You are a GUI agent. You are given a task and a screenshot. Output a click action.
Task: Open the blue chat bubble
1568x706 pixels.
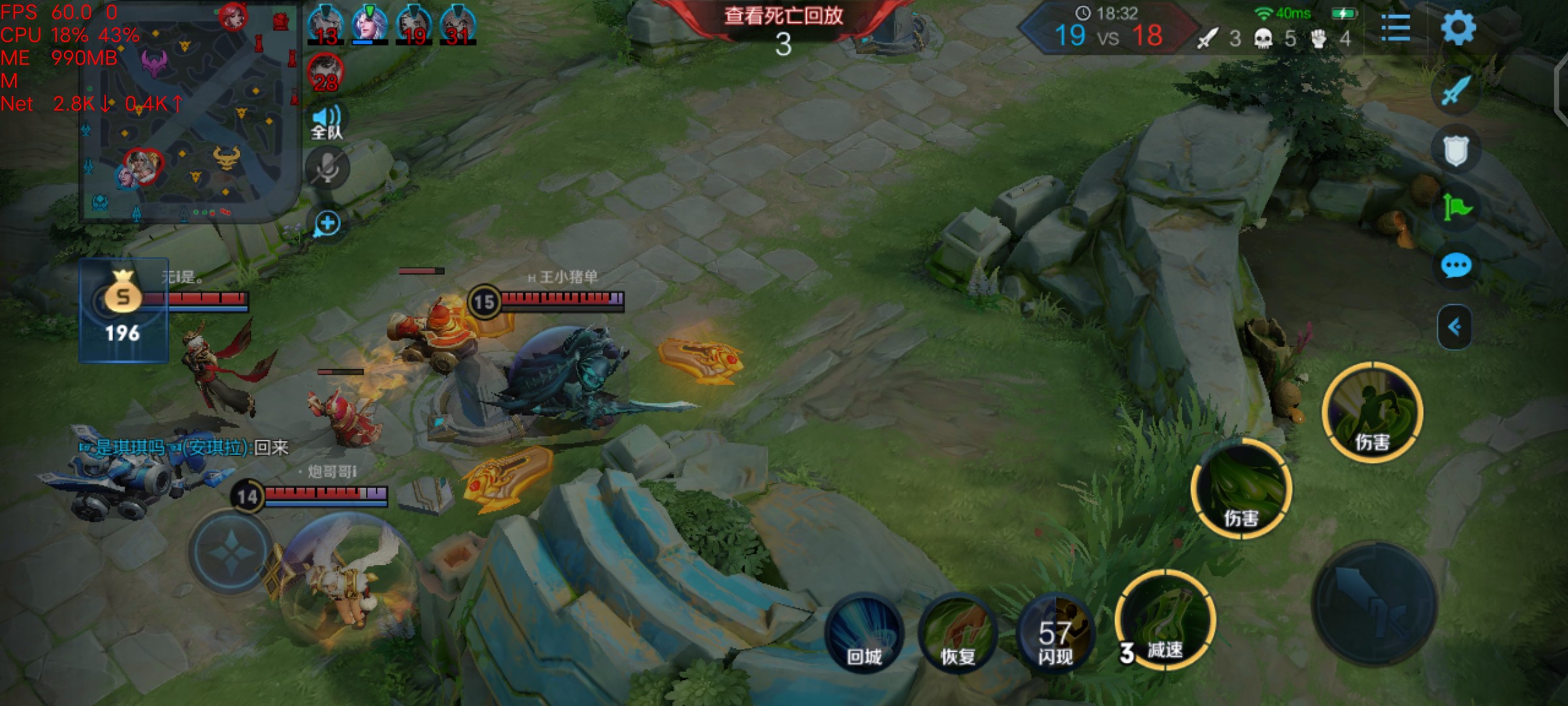coord(1456,266)
